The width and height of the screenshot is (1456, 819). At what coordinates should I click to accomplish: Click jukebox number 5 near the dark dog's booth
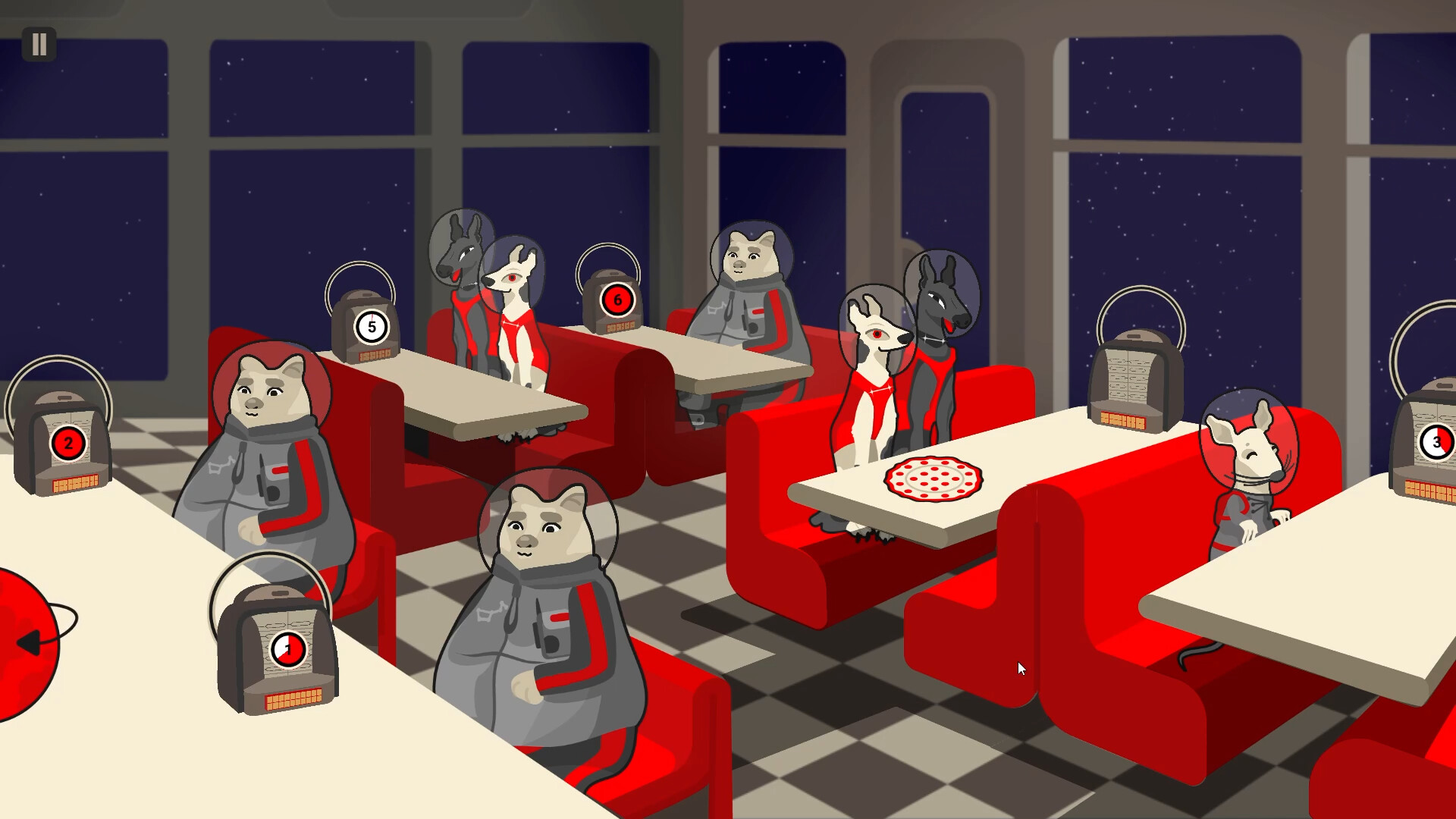370,326
